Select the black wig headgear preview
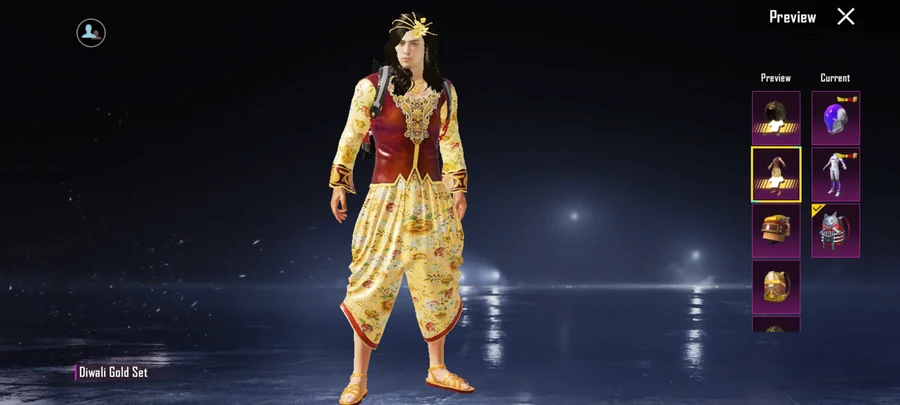The image size is (900, 405). (776, 118)
